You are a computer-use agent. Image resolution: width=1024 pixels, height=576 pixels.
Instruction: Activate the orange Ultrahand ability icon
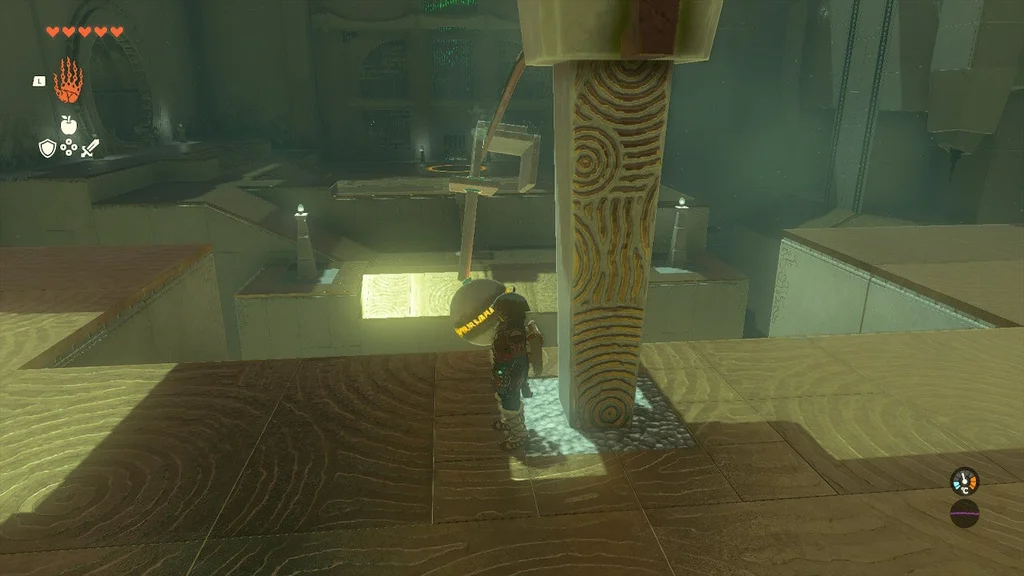[x=68, y=81]
